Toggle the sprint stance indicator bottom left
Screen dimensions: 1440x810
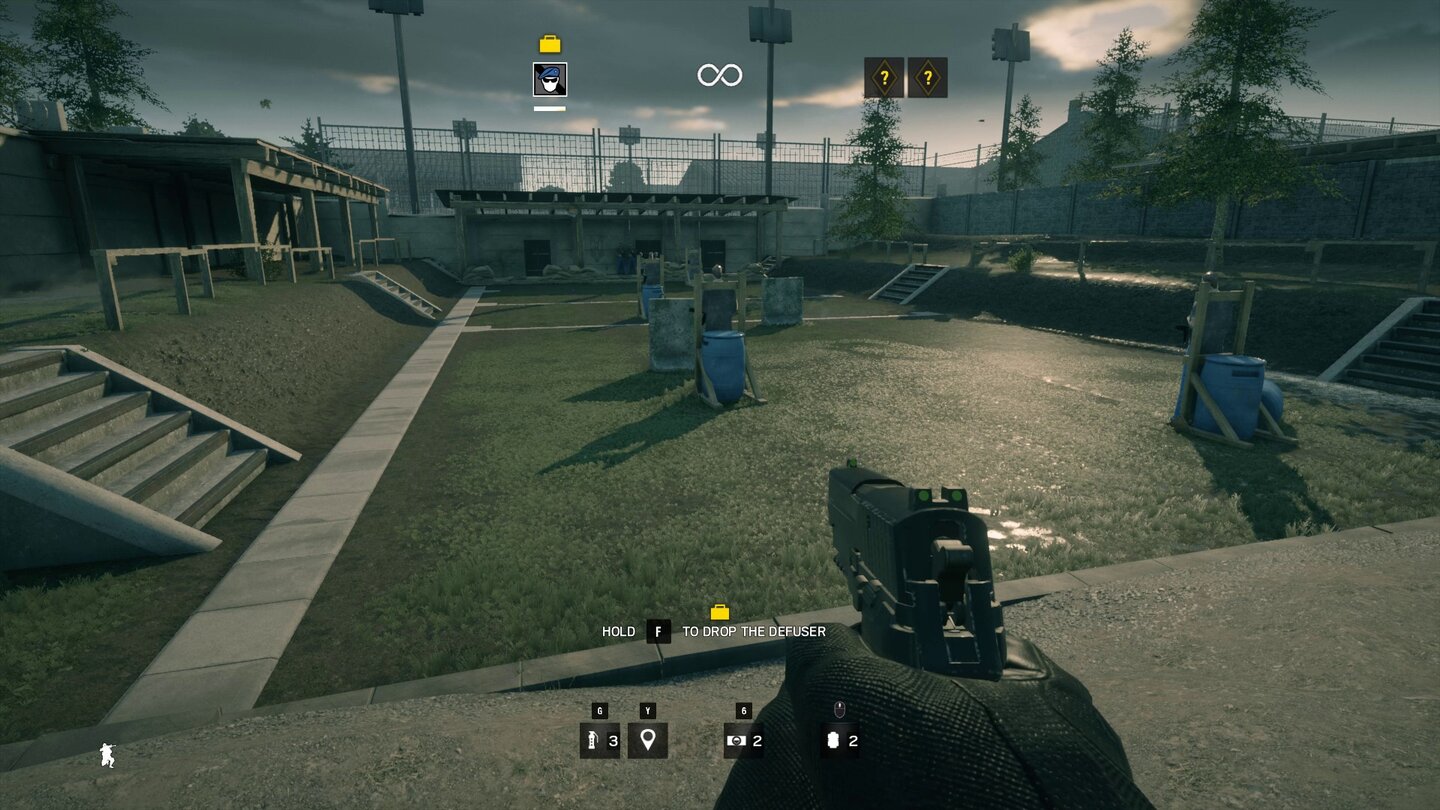(106, 757)
